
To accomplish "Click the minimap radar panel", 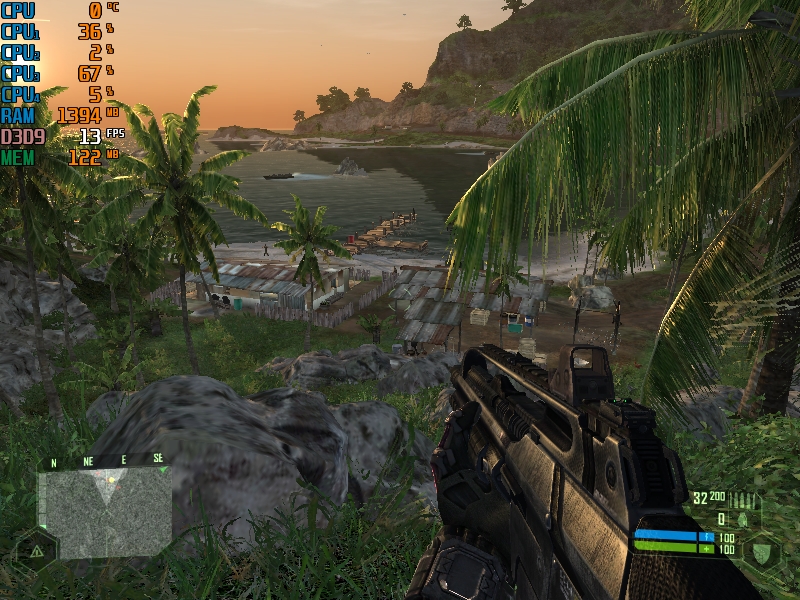I will click(x=104, y=511).
